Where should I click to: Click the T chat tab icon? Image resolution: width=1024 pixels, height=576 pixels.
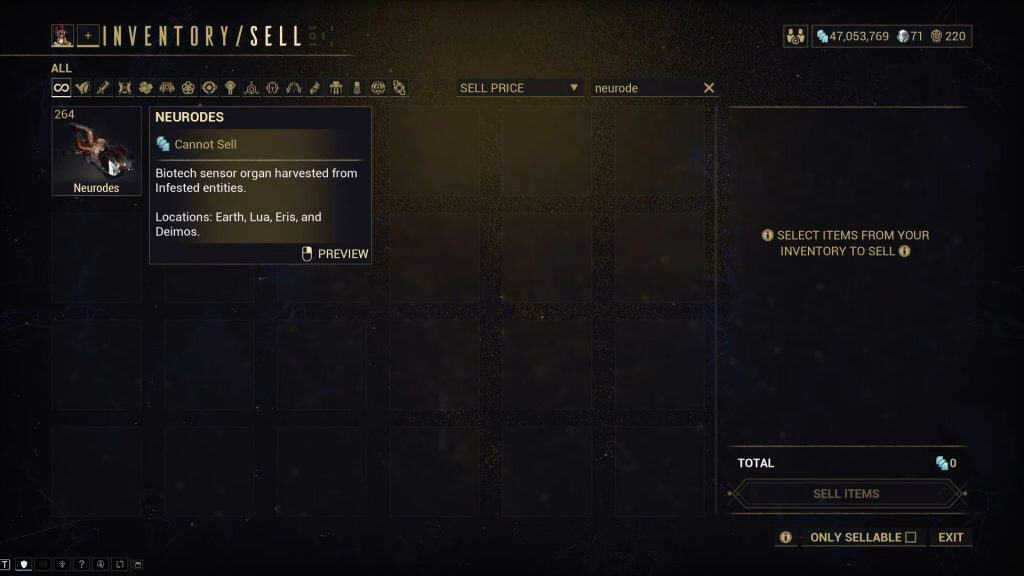tap(6, 564)
